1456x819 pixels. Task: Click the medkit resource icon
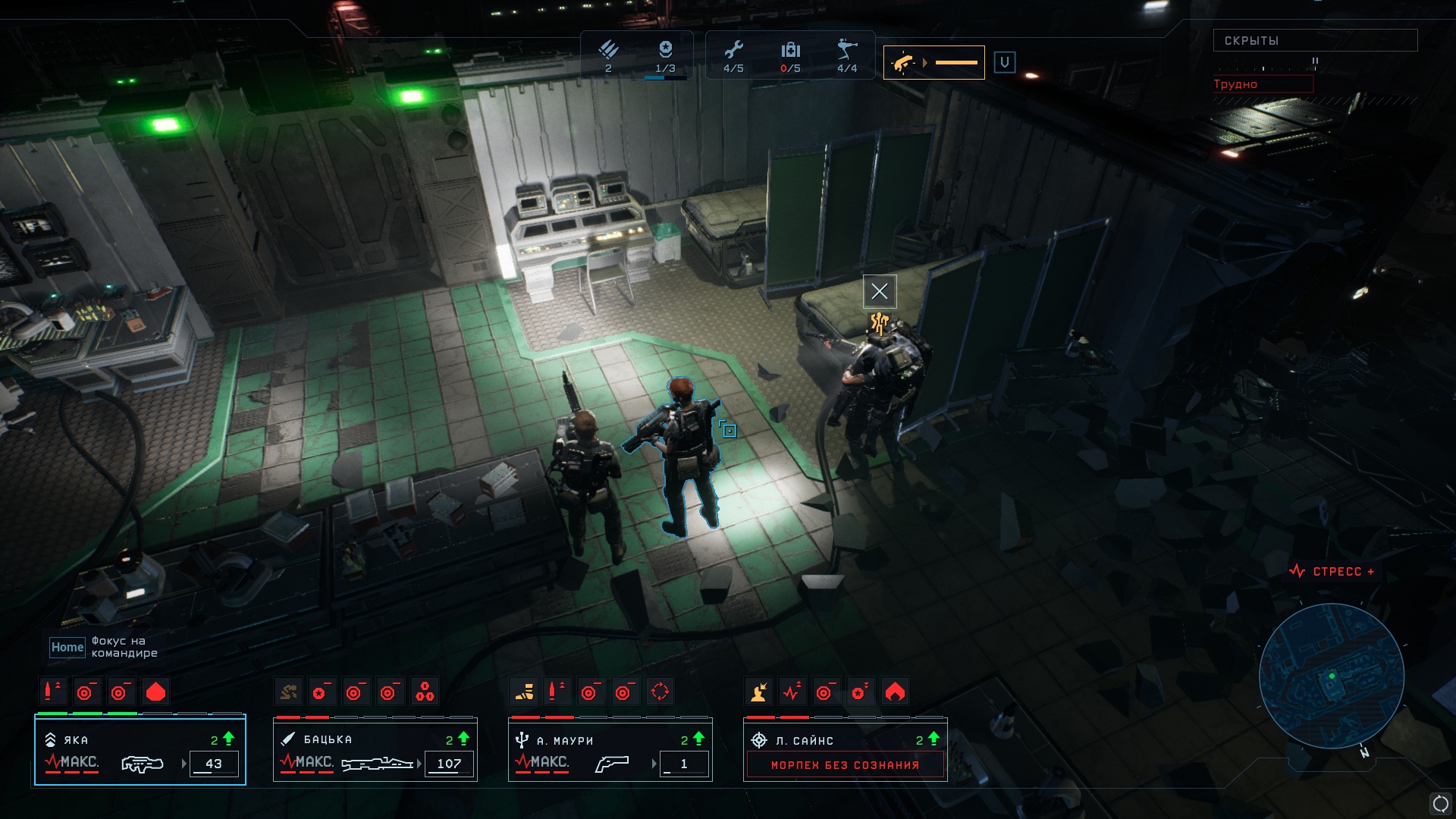coord(790,50)
